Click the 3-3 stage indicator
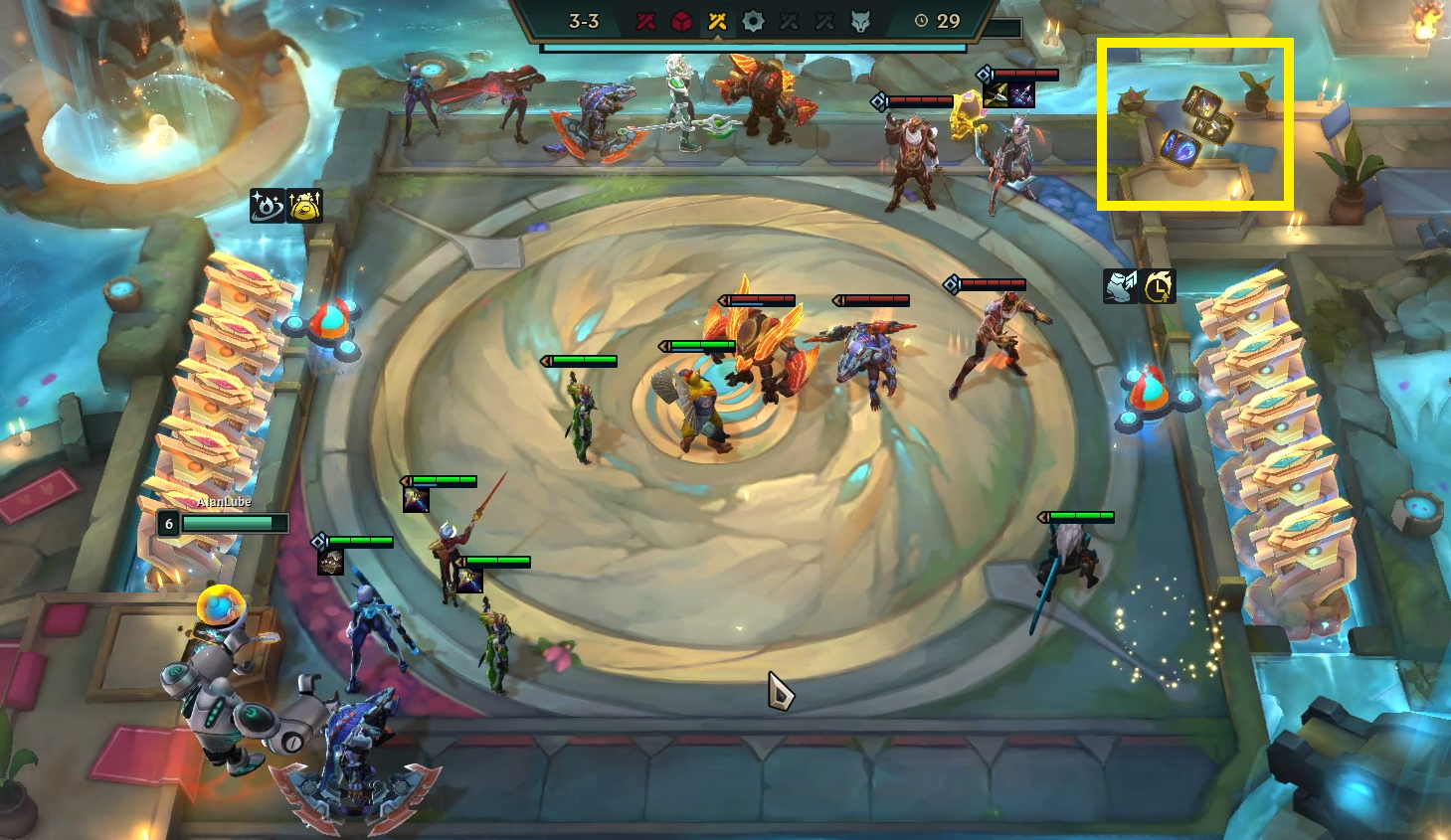The width and height of the screenshot is (1451, 840). point(585,21)
